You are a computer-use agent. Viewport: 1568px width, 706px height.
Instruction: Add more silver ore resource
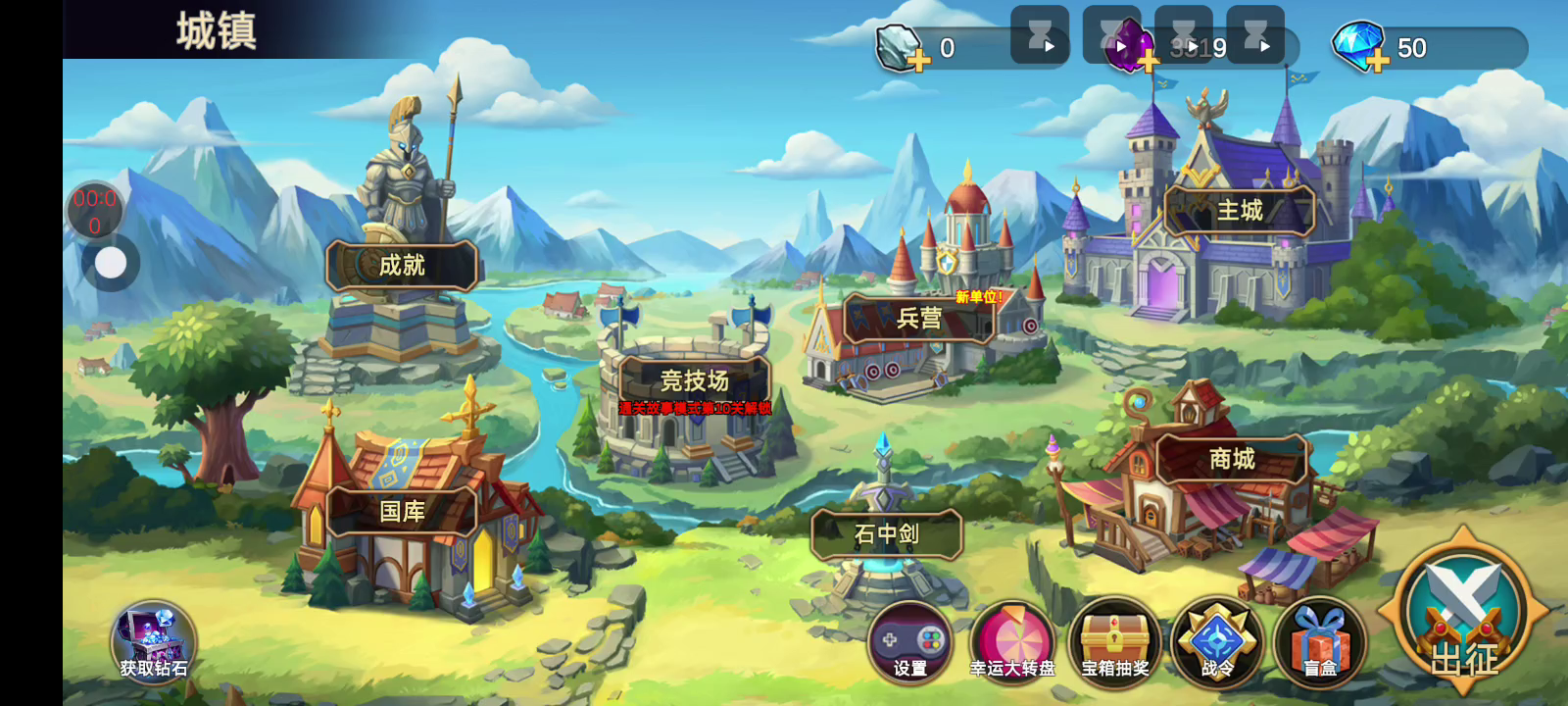(918, 62)
